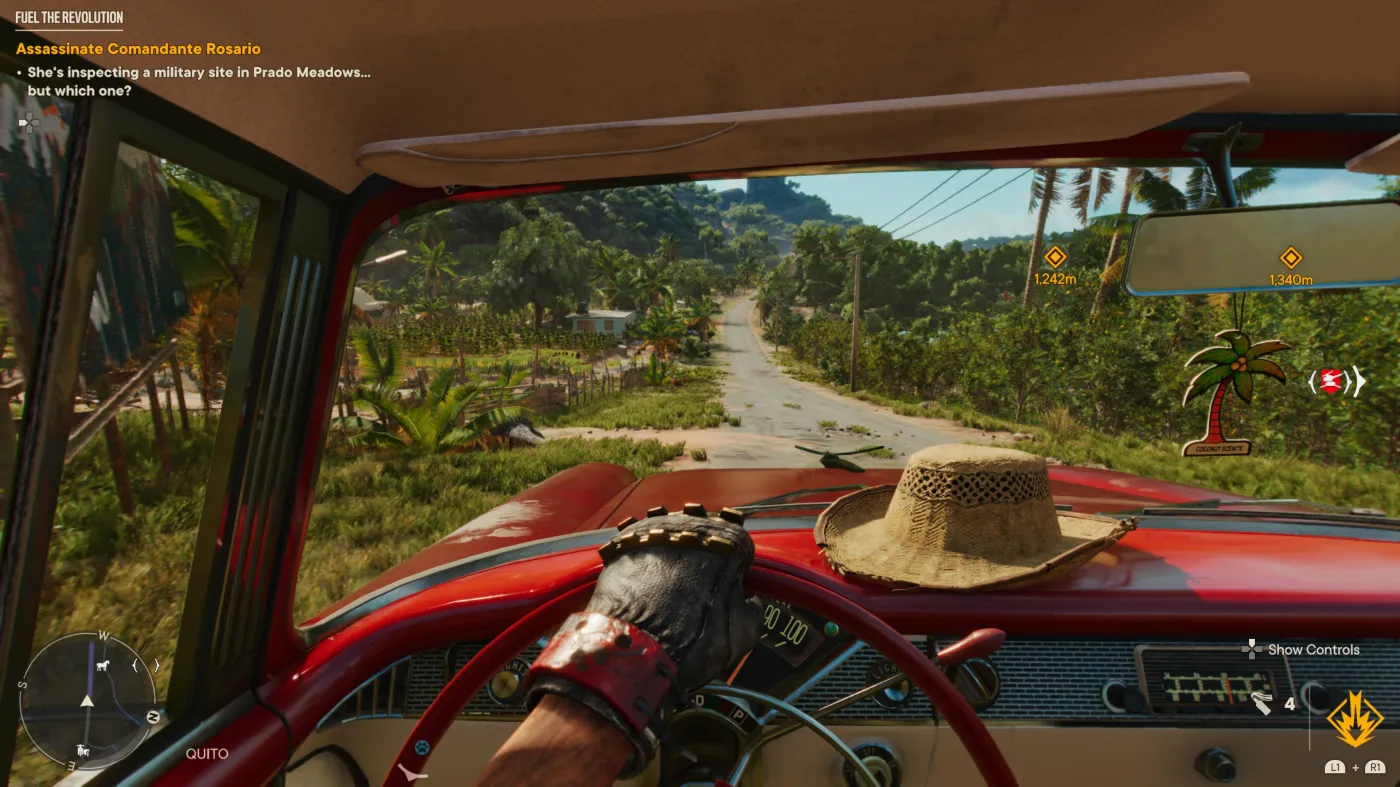The image size is (1400, 787).
Task: Open the circular minimap
Action: 88,700
